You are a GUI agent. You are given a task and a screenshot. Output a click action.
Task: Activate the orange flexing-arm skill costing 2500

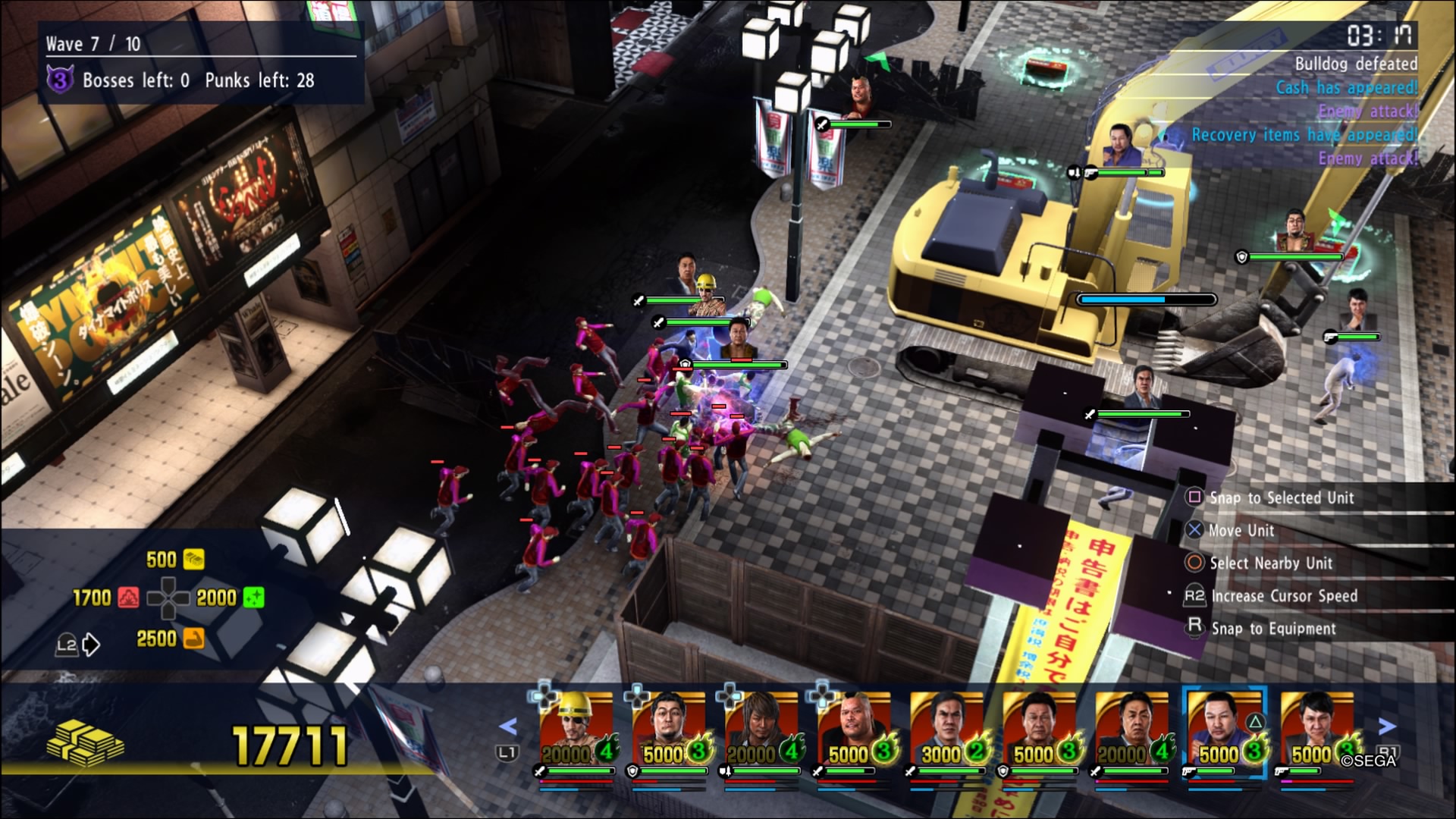click(x=193, y=639)
